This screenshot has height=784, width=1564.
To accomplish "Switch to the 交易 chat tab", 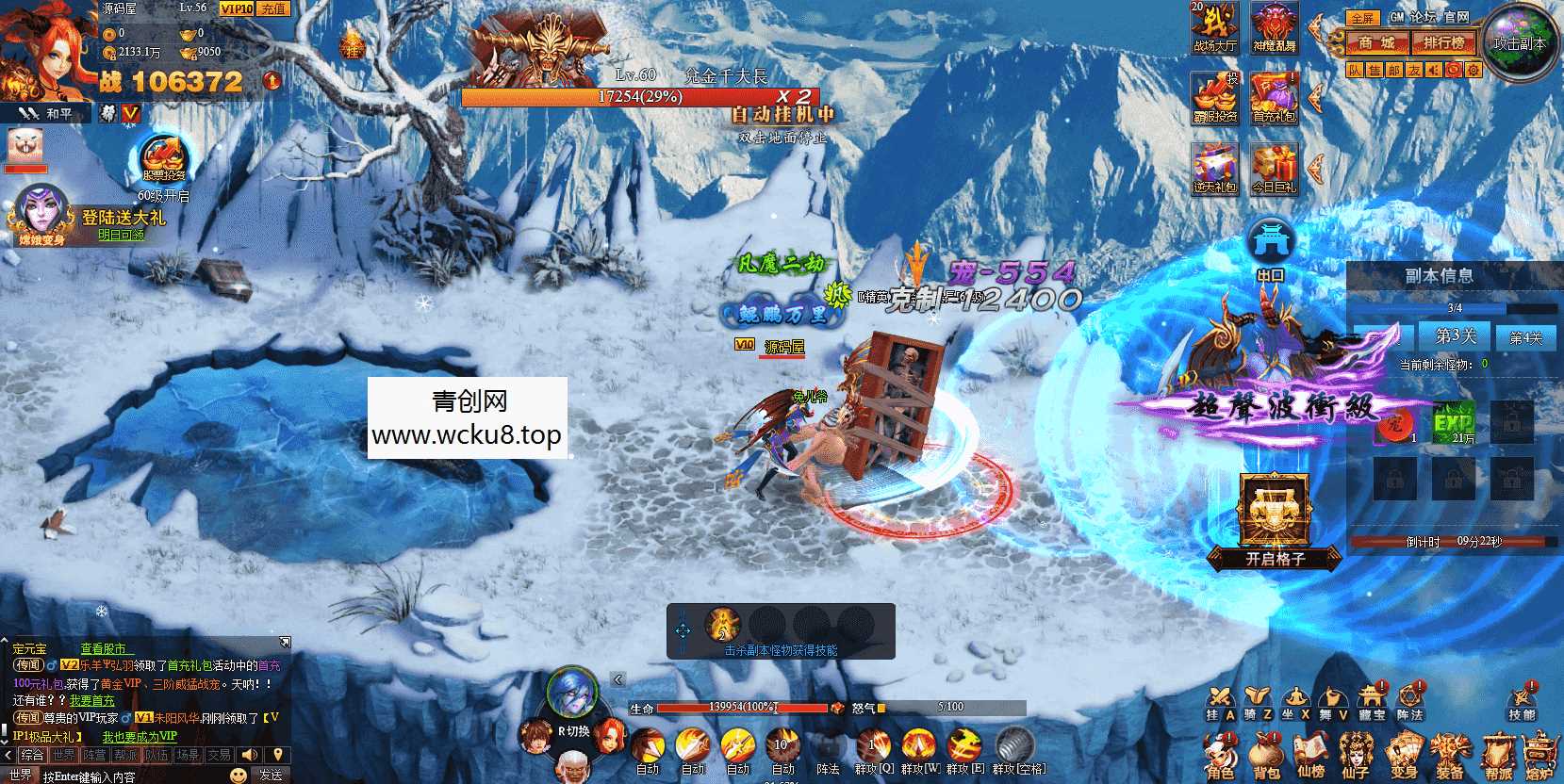I will pos(218,756).
